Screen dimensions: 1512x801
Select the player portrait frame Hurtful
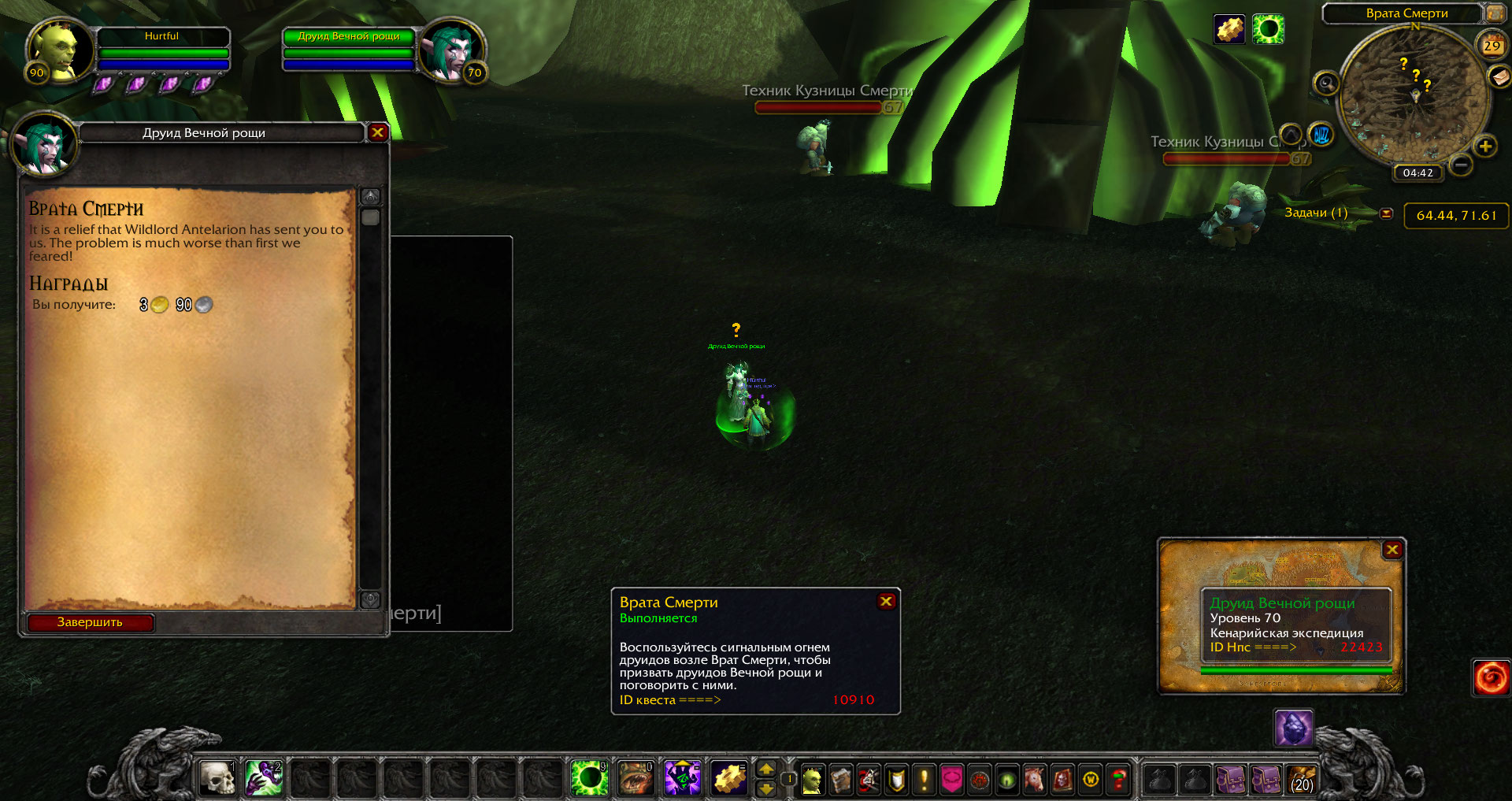(57, 50)
